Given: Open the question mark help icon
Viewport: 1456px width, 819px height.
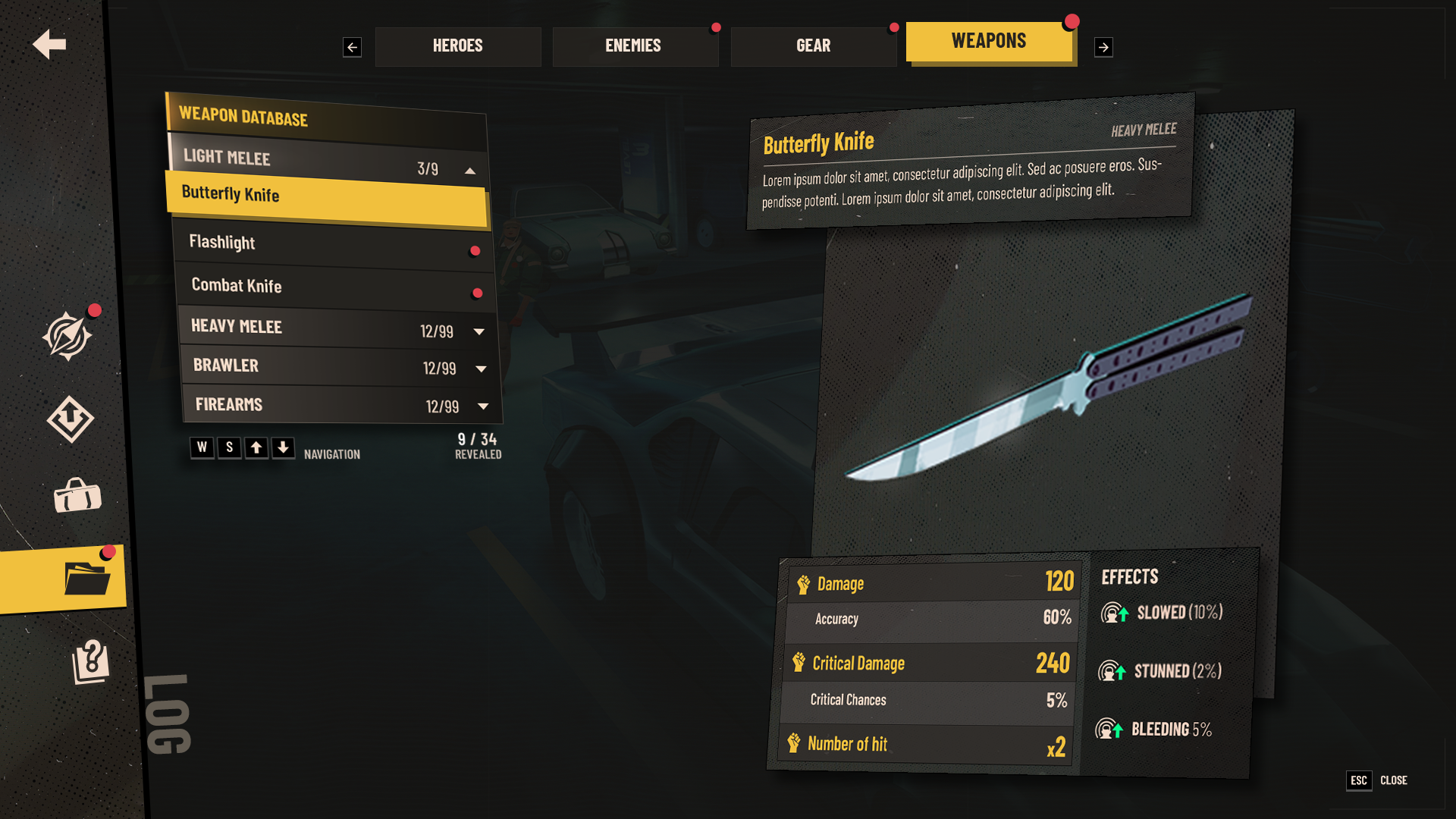Looking at the screenshot, I should coord(90,661).
